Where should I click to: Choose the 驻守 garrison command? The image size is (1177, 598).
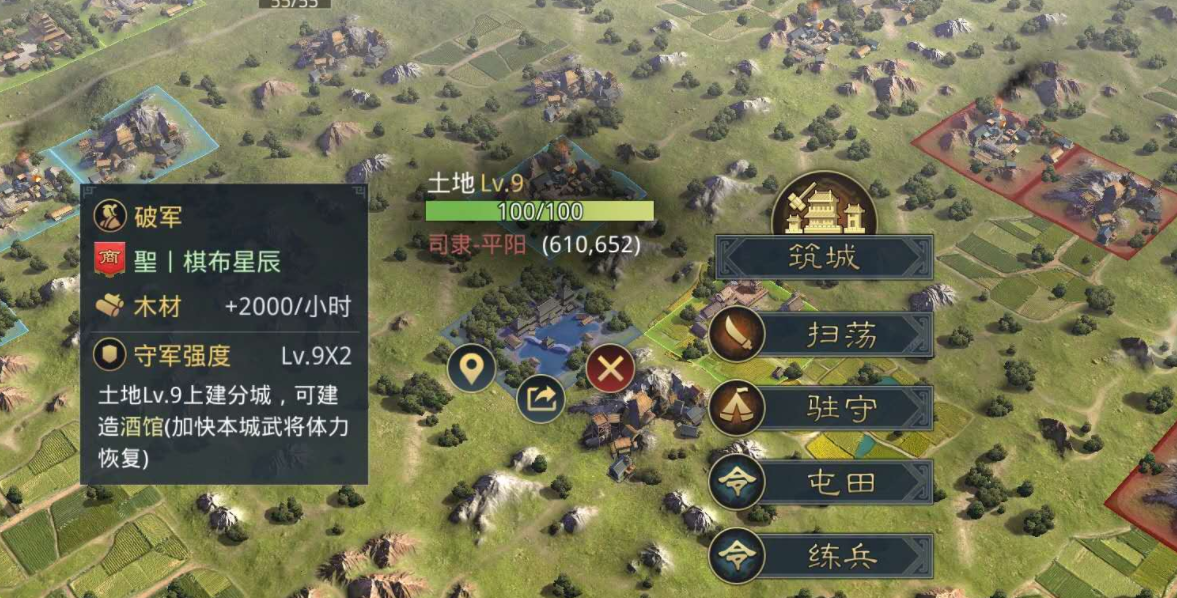point(824,409)
